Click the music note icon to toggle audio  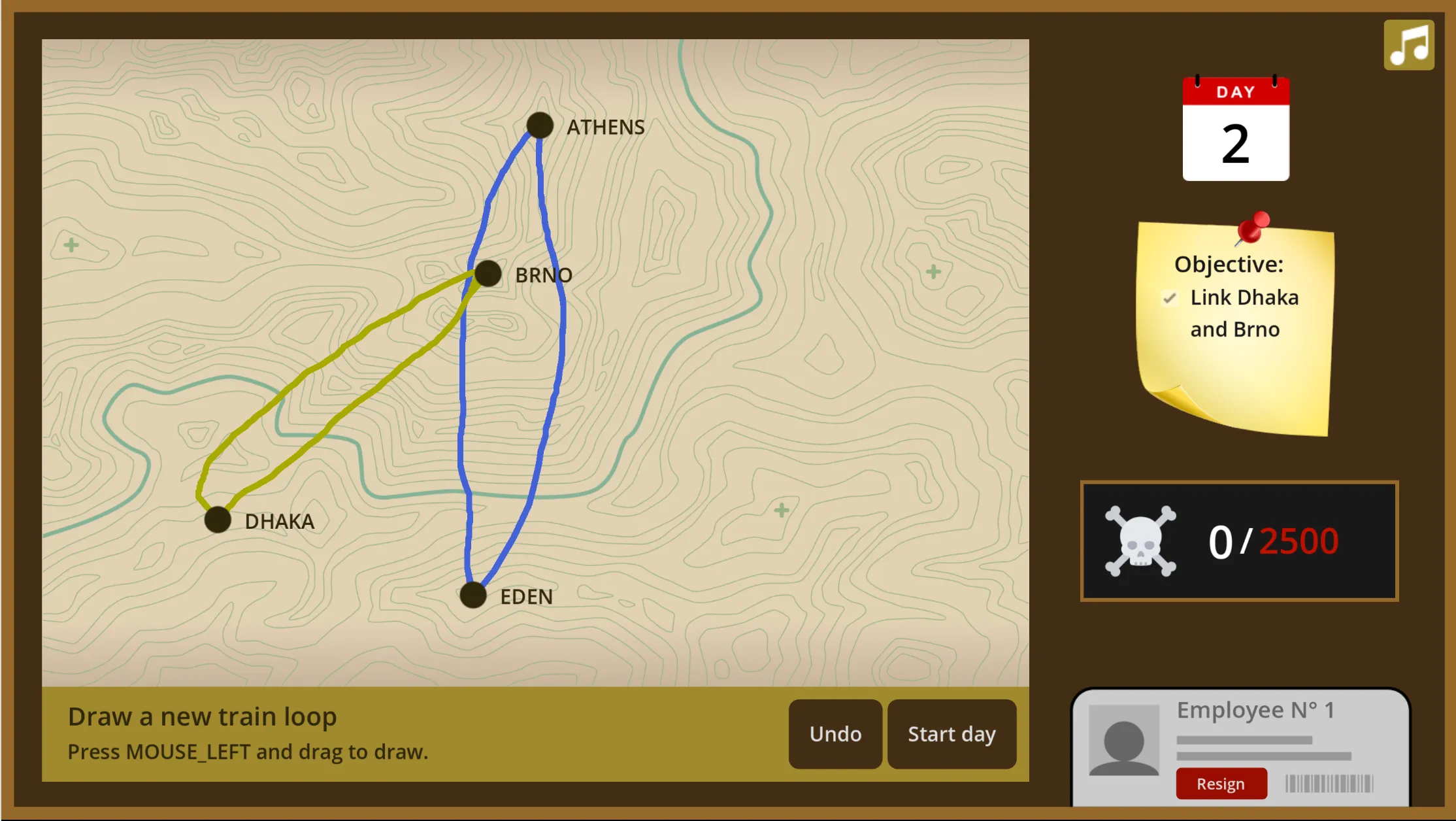pos(1408,44)
